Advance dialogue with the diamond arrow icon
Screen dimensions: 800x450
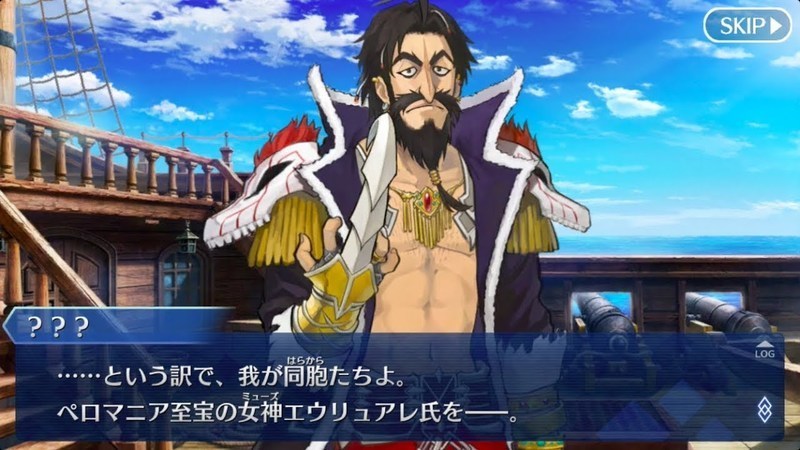(x=764, y=408)
